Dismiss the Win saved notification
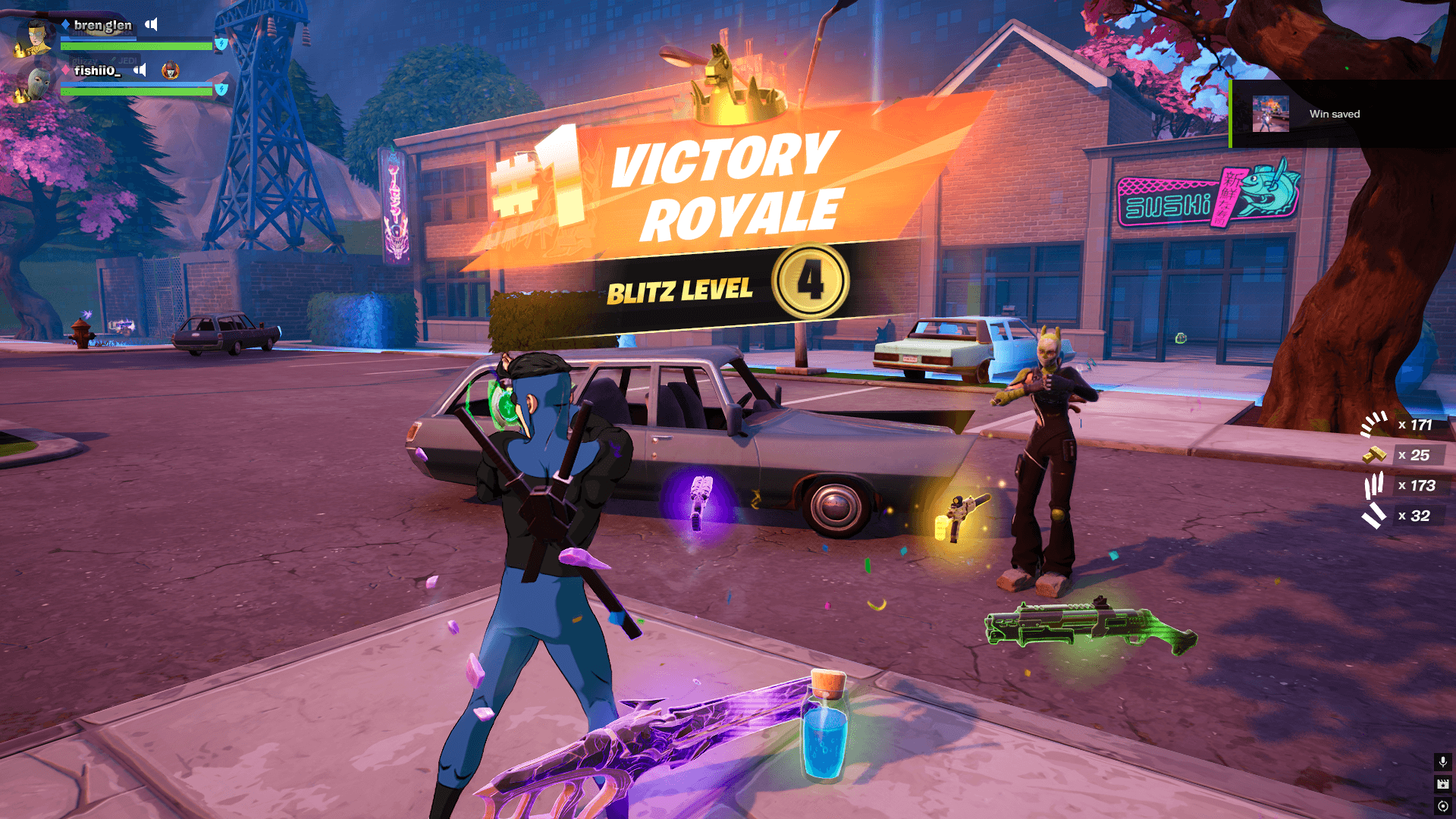 [1342, 114]
